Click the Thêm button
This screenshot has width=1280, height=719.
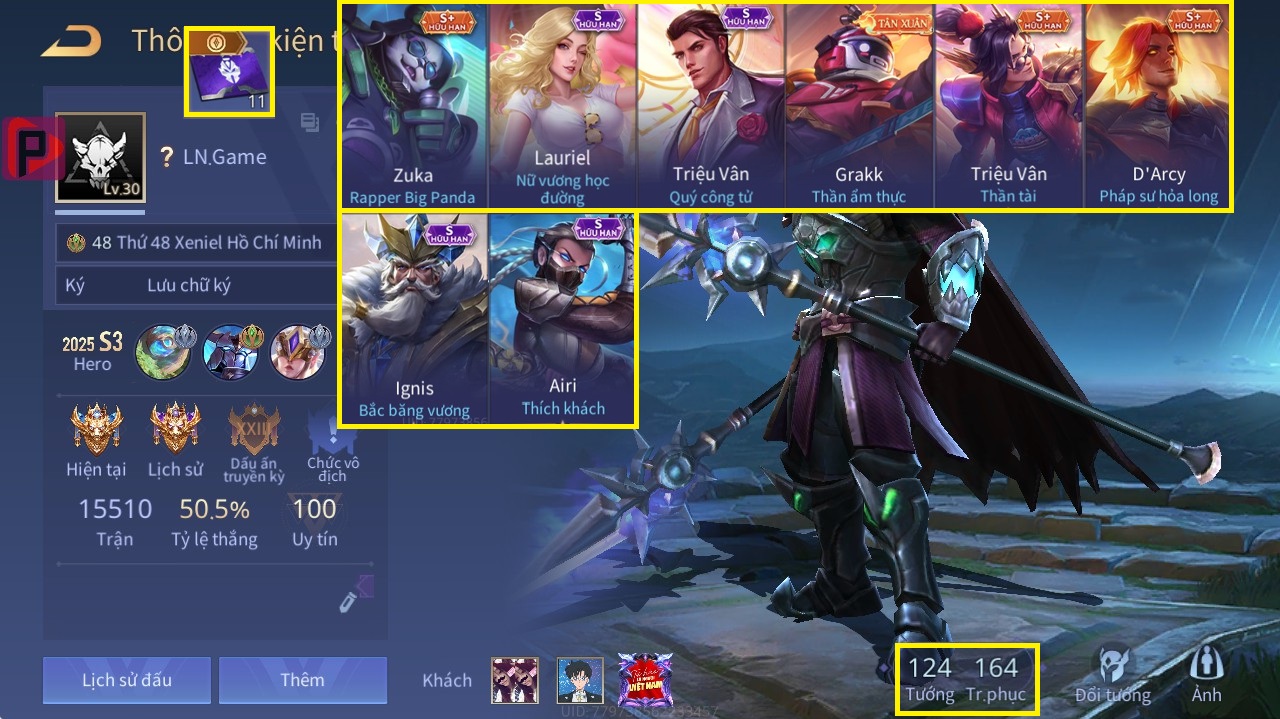(x=302, y=680)
